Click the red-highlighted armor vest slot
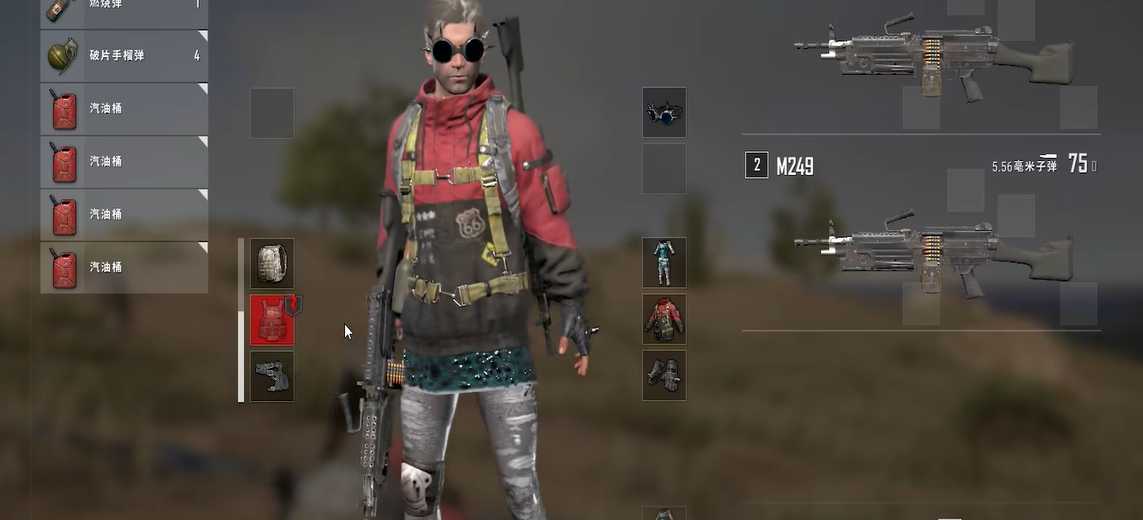Viewport: 1143px width, 520px height. 271,320
